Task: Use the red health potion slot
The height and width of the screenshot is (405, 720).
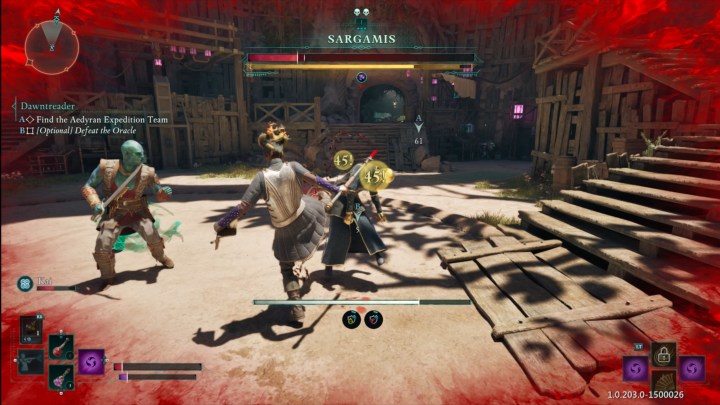Action: click(60, 347)
